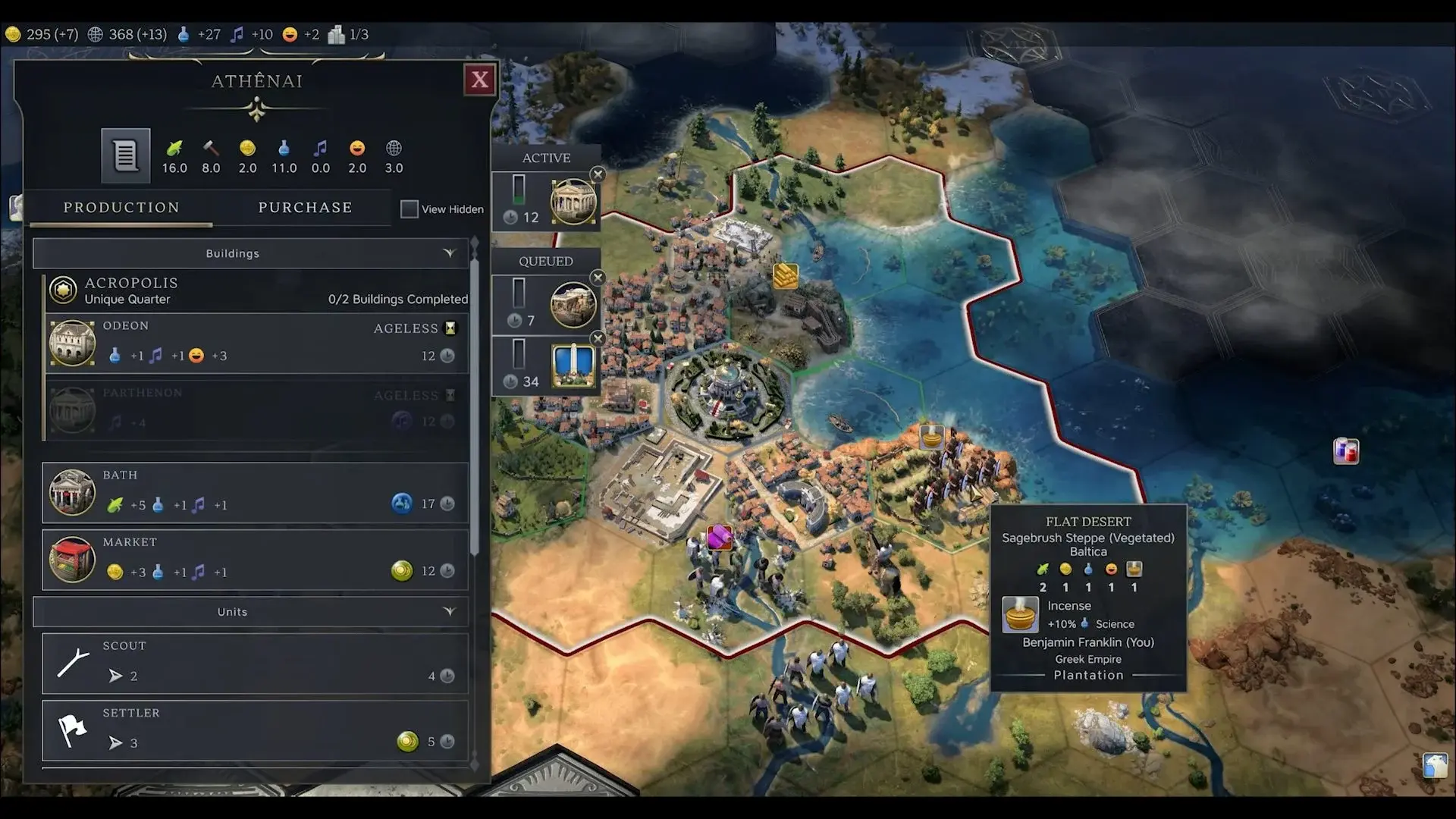This screenshot has height=819, width=1456.
Task: Select the Scout unit for production
Action: coord(255,664)
